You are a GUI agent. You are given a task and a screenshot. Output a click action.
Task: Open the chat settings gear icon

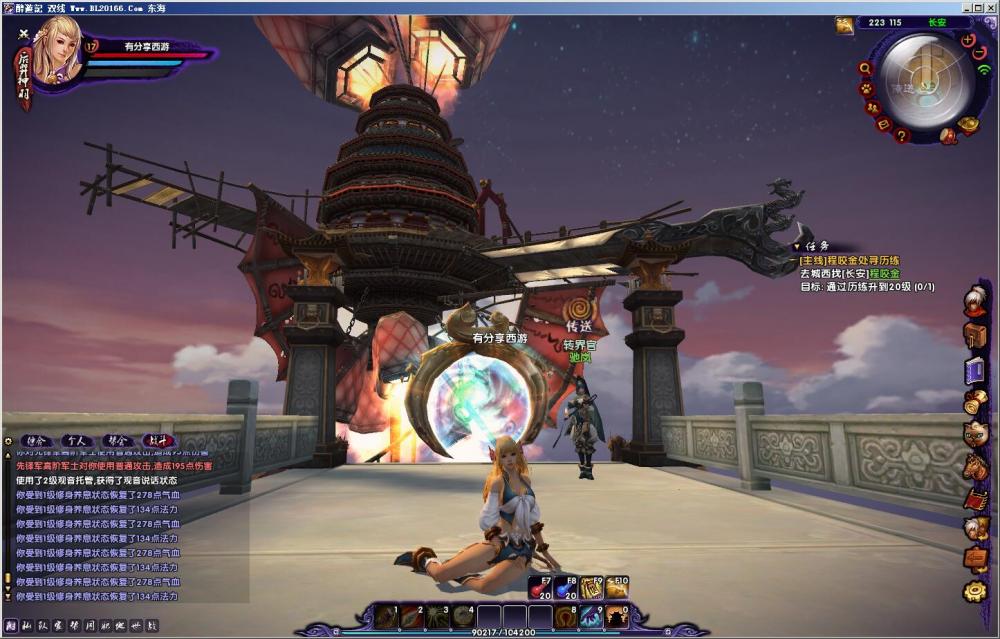(x=9, y=440)
